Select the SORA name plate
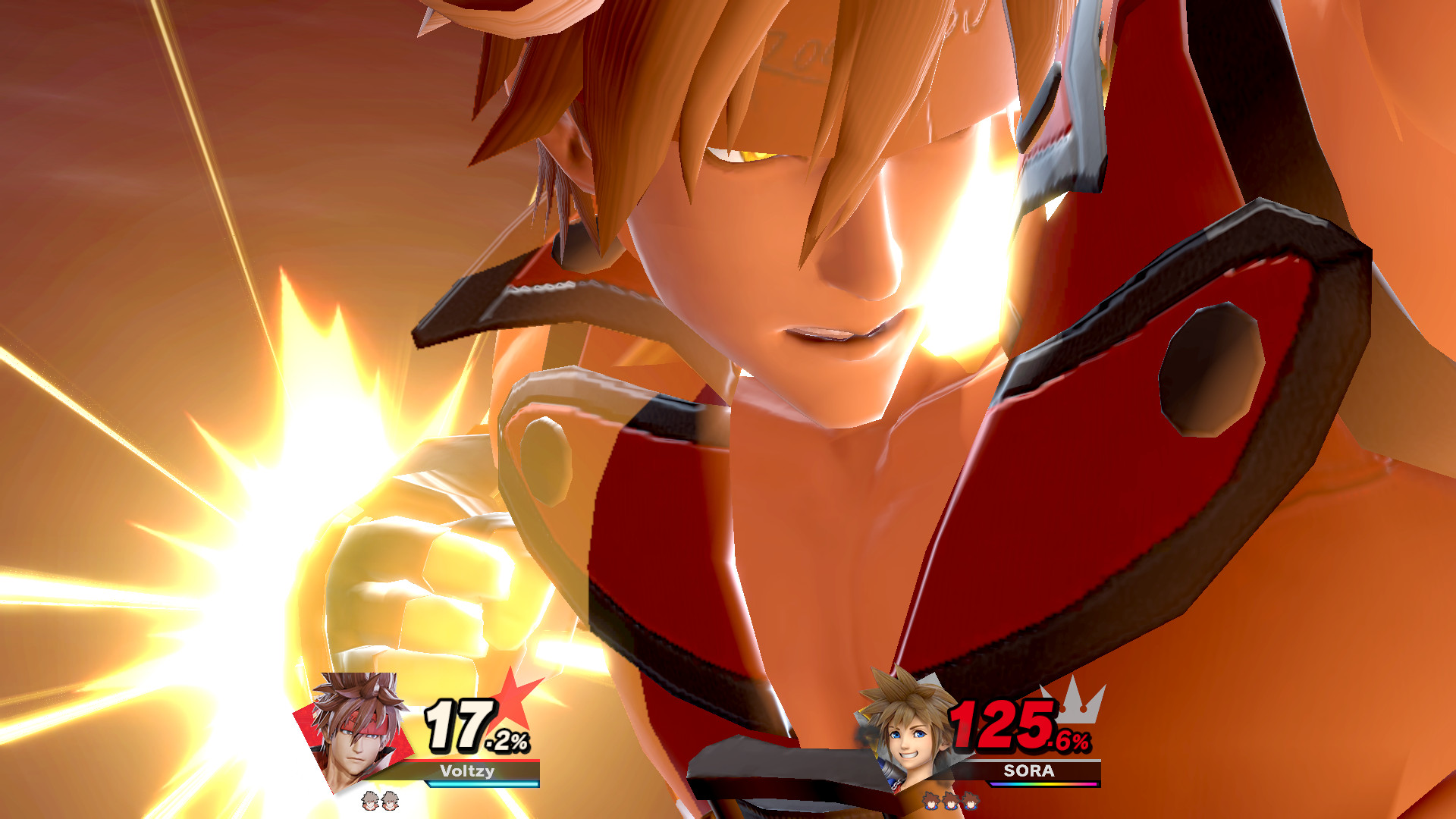Screen dimensions: 1456x819 [x=1030, y=770]
